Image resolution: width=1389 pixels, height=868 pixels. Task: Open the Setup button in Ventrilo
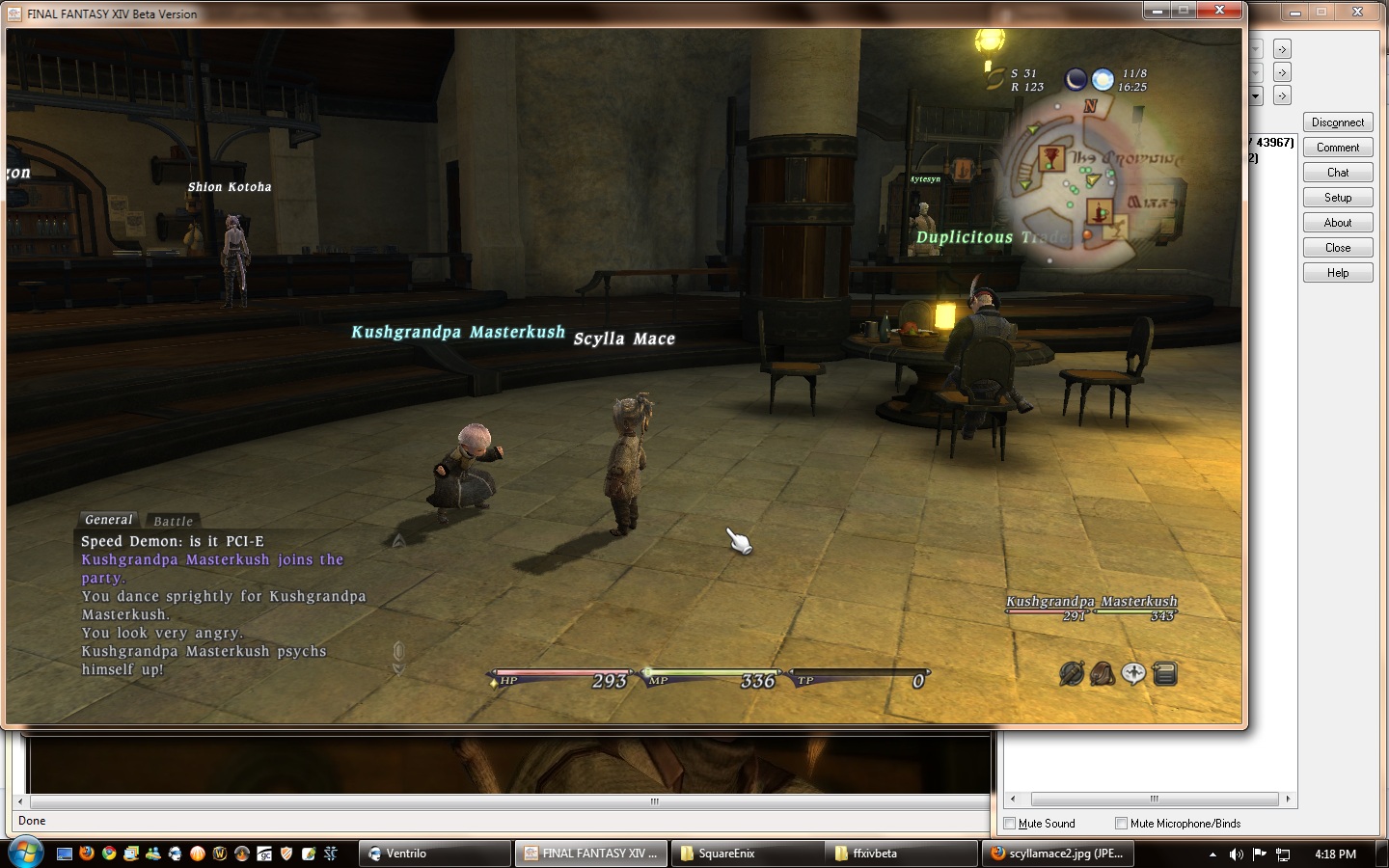click(1337, 198)
